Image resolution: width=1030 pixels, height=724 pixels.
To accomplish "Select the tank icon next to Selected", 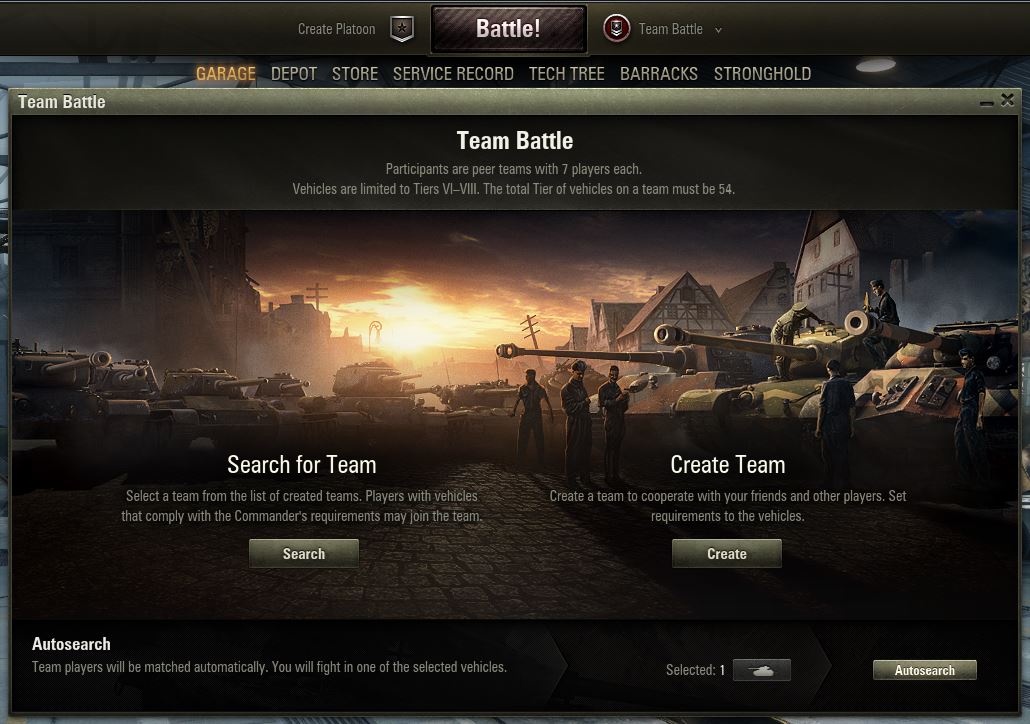I will [x=762, y=670].
